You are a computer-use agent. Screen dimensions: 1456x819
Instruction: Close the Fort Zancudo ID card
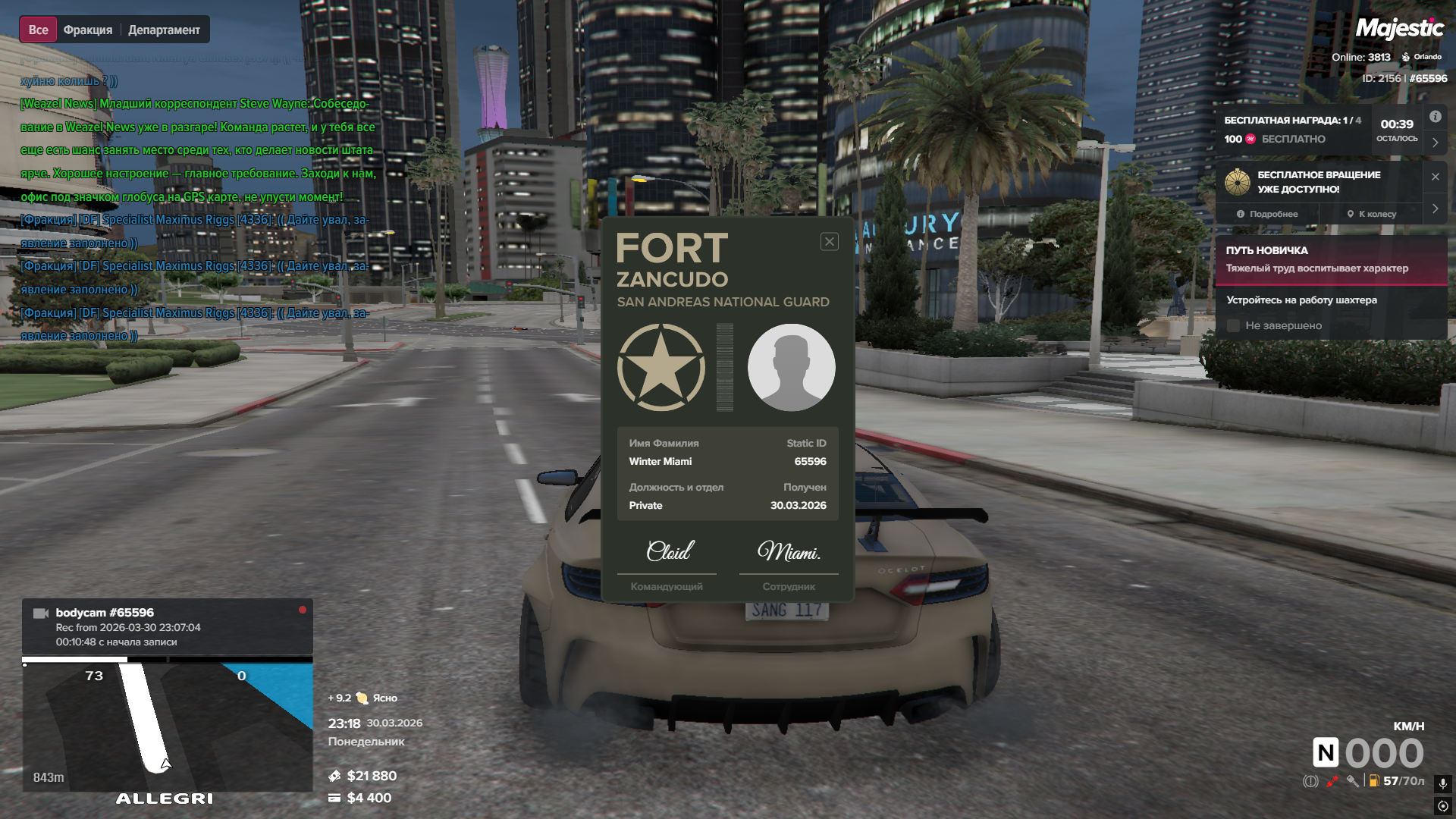829,242
